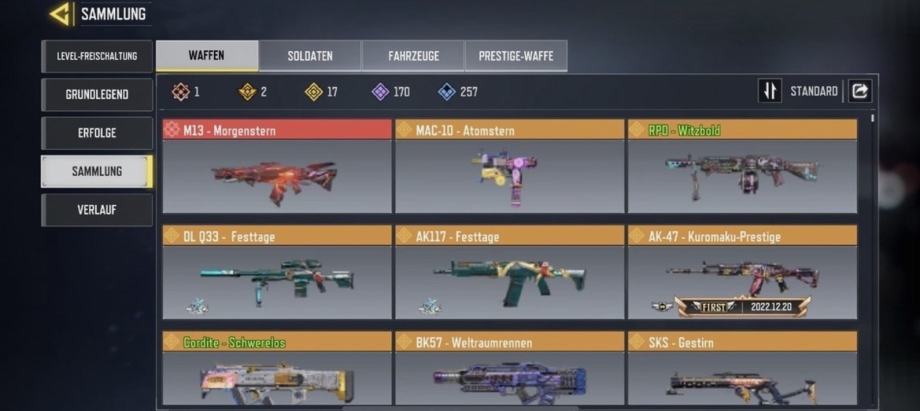View the Fahrzeuge tab
Screen dimensions: 920x411
tap(413, 56)
